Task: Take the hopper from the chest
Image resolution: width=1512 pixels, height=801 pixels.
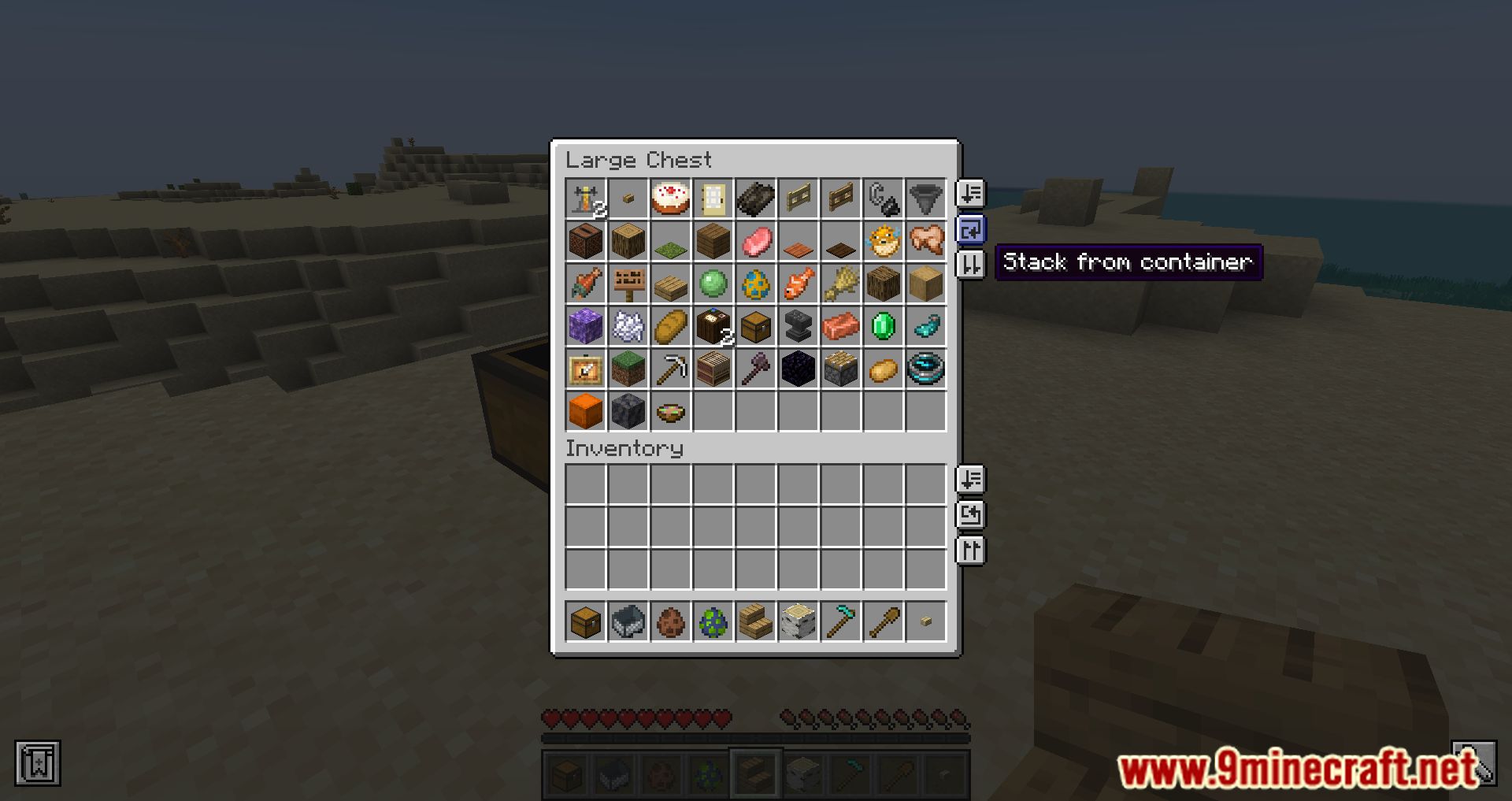Action: coord(925,198)
